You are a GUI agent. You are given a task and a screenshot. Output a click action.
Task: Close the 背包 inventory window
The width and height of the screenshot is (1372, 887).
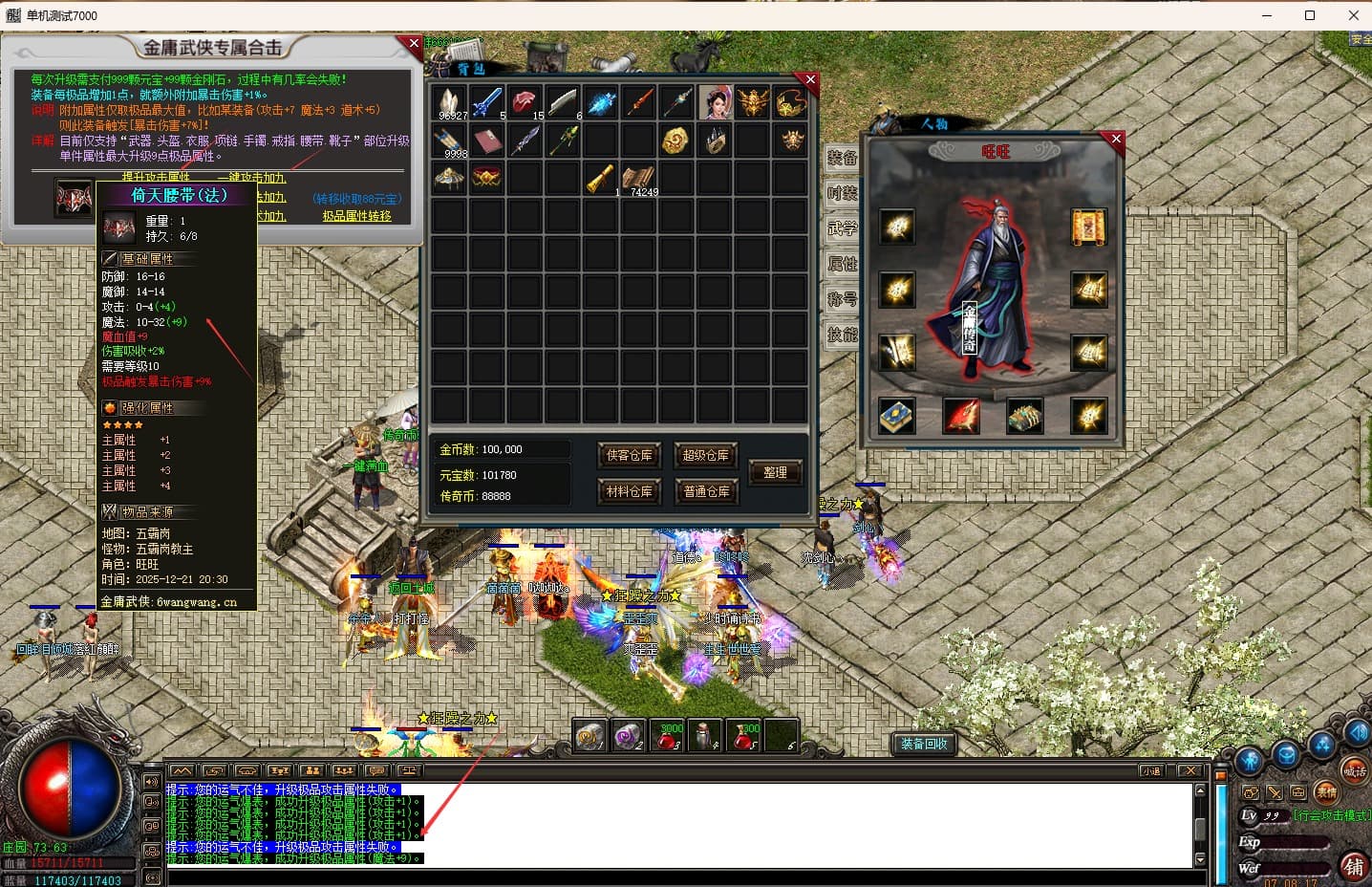pyautogui.click(x=810, y=80)
